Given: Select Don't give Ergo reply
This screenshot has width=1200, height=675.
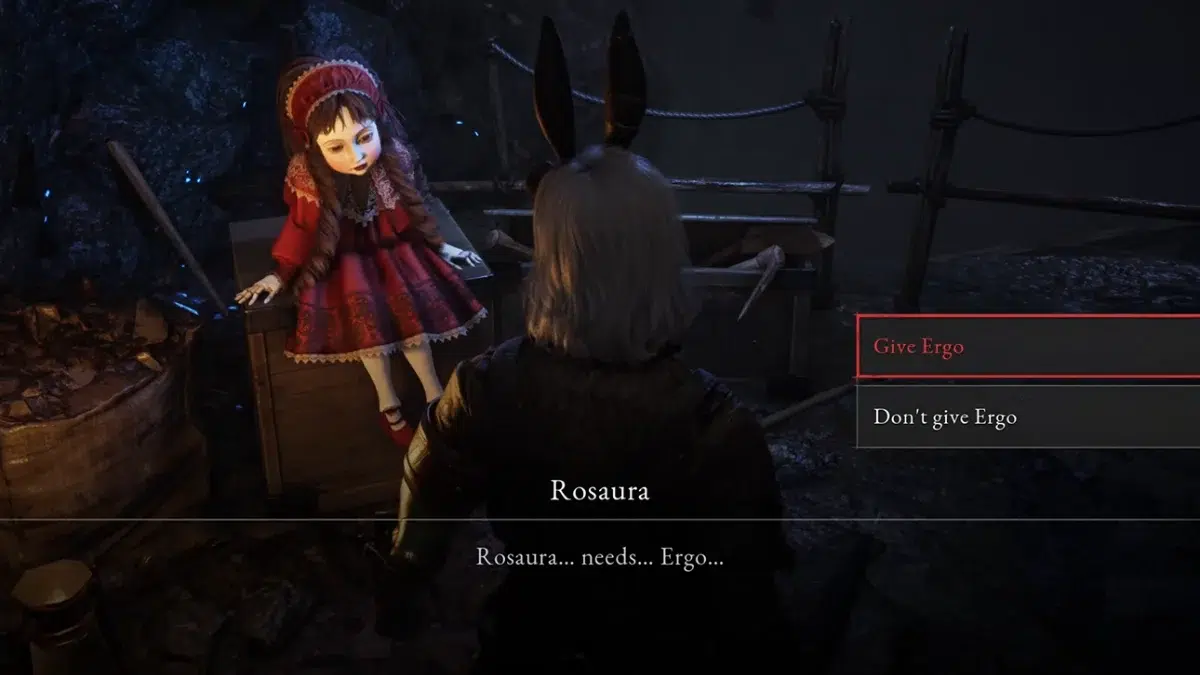Looking at the screenshot, I should (1026, 417).
